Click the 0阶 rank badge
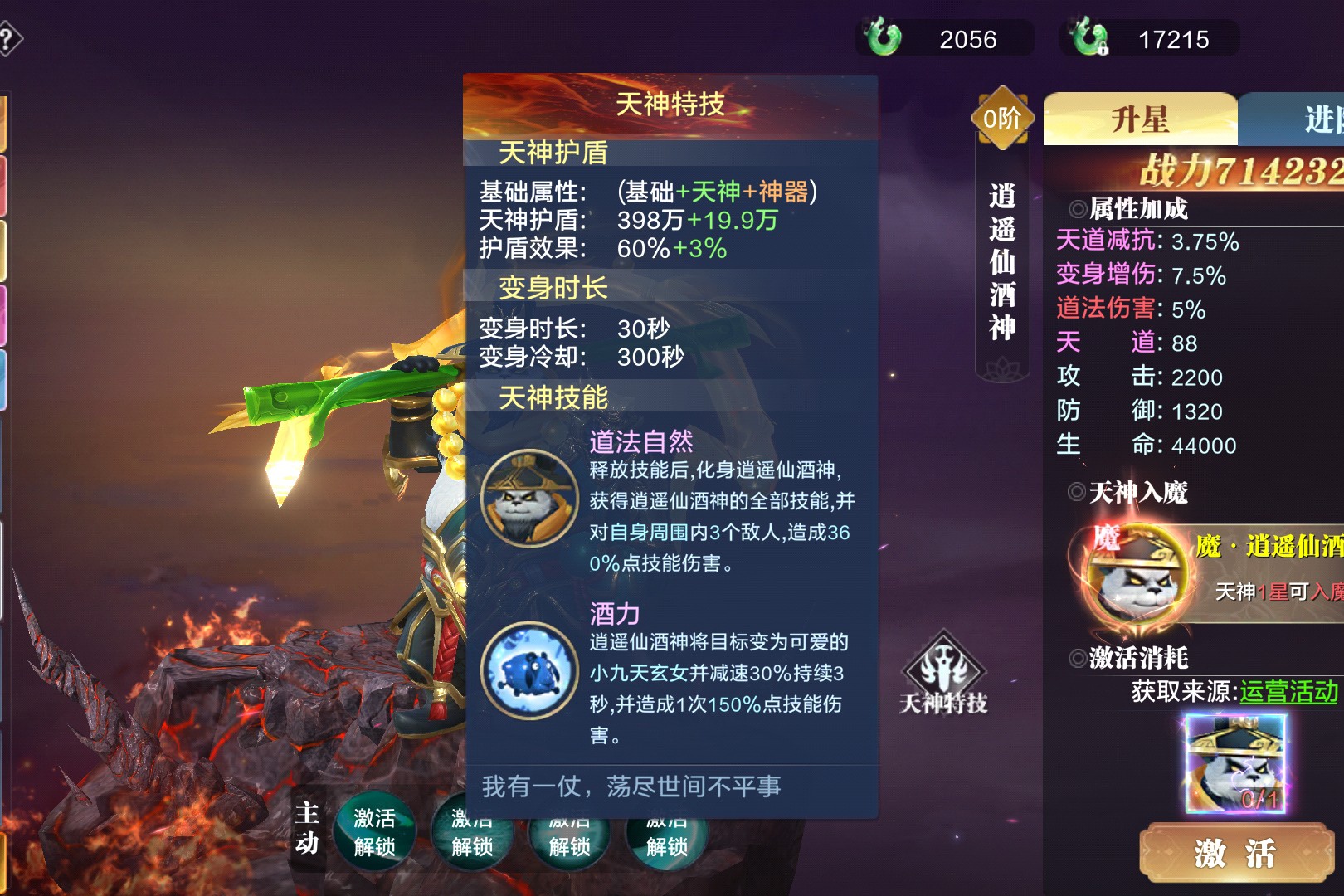Viewport: 1344px width, 896px height. (x=1002, y=119)
